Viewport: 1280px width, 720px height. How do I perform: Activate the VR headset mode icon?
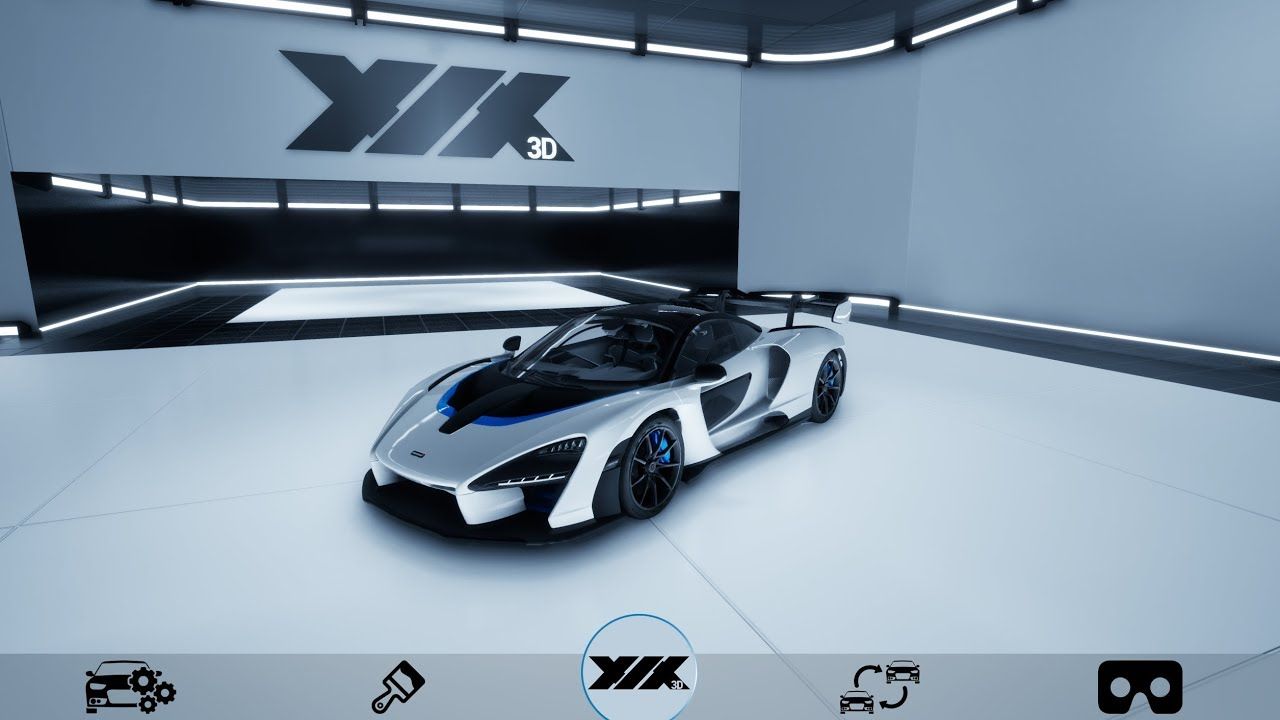[x=1139, y=687]
